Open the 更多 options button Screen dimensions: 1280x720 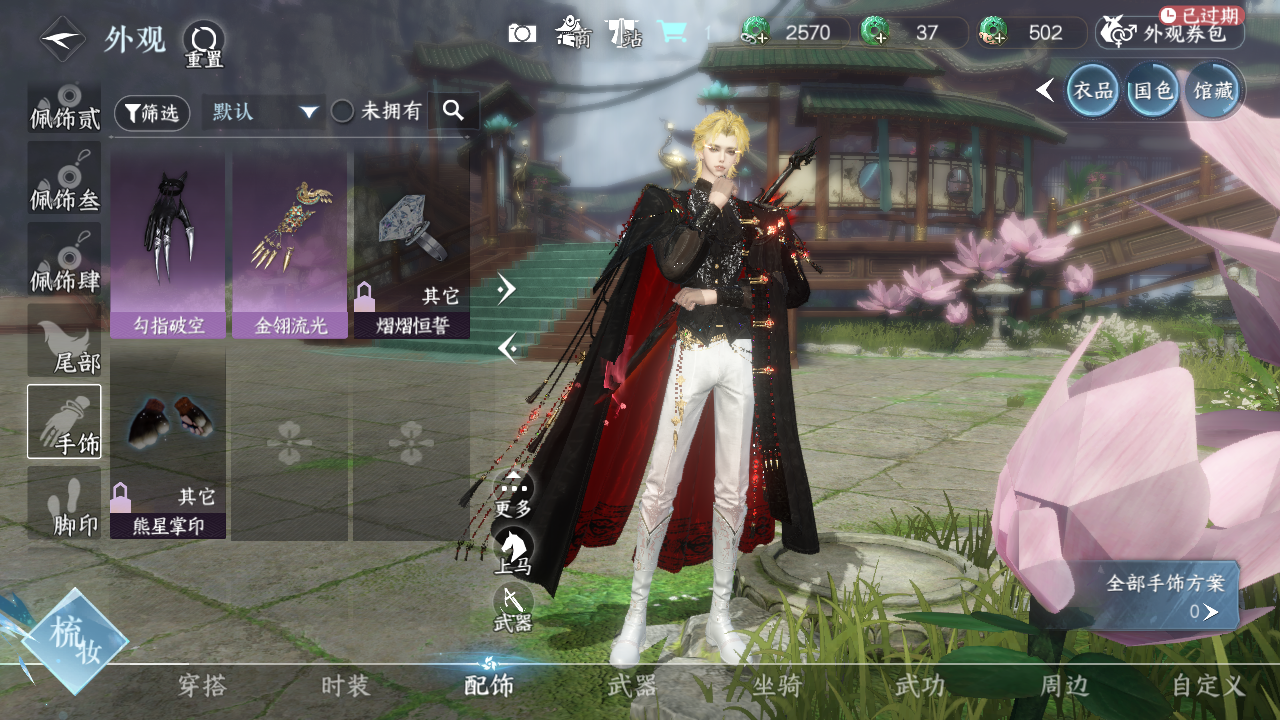point(513,494)
